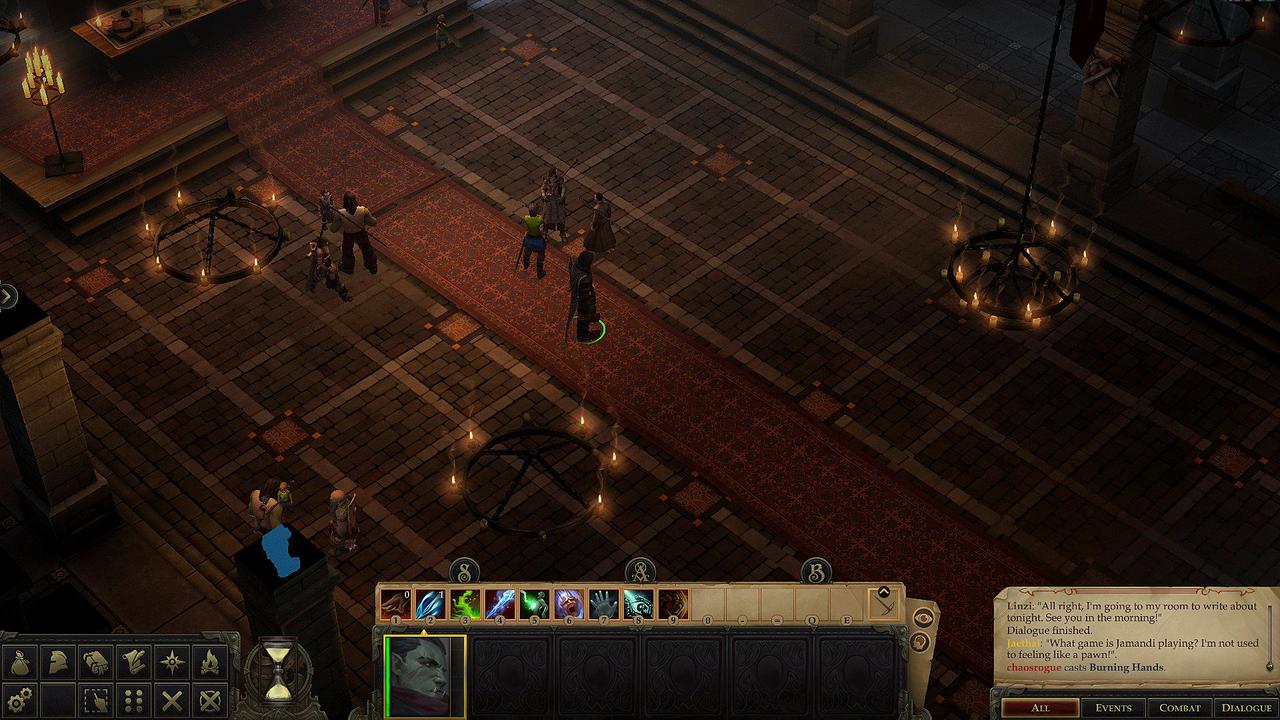Open the character sheet helmet icon

click(x=59, y=661)
